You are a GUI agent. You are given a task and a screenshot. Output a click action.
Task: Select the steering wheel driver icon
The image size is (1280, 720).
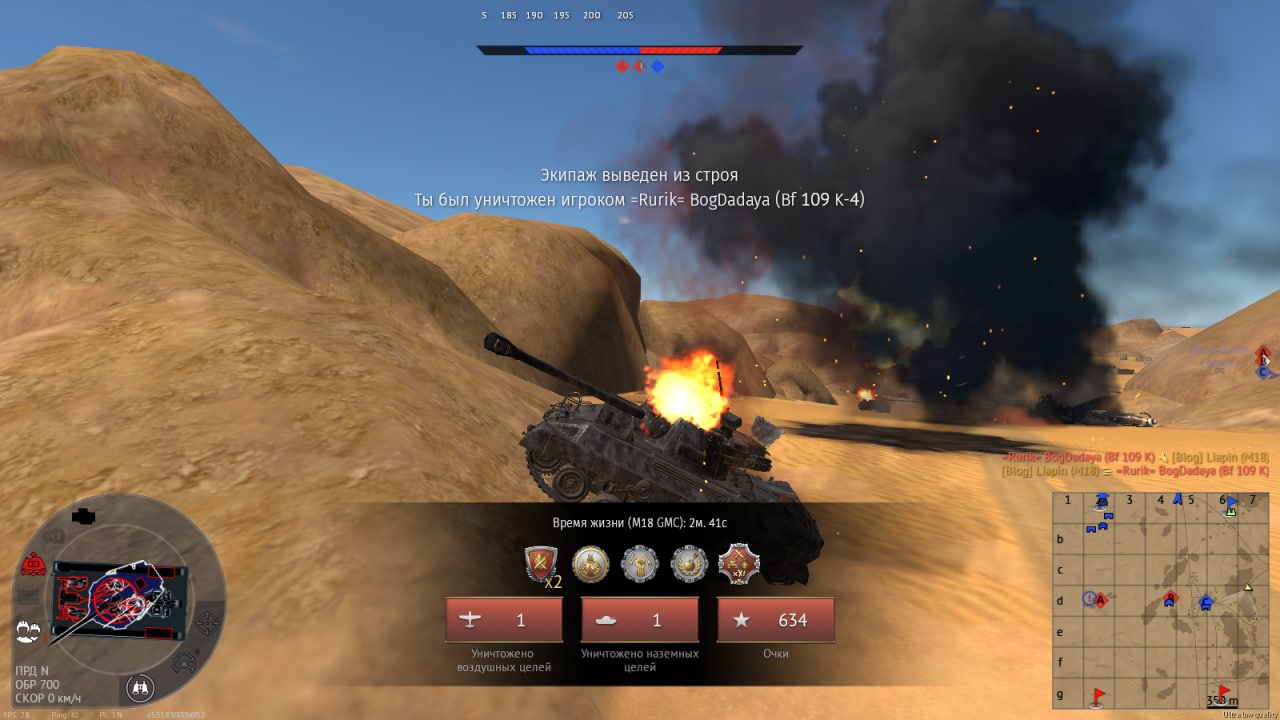click(x=185, y=662)
